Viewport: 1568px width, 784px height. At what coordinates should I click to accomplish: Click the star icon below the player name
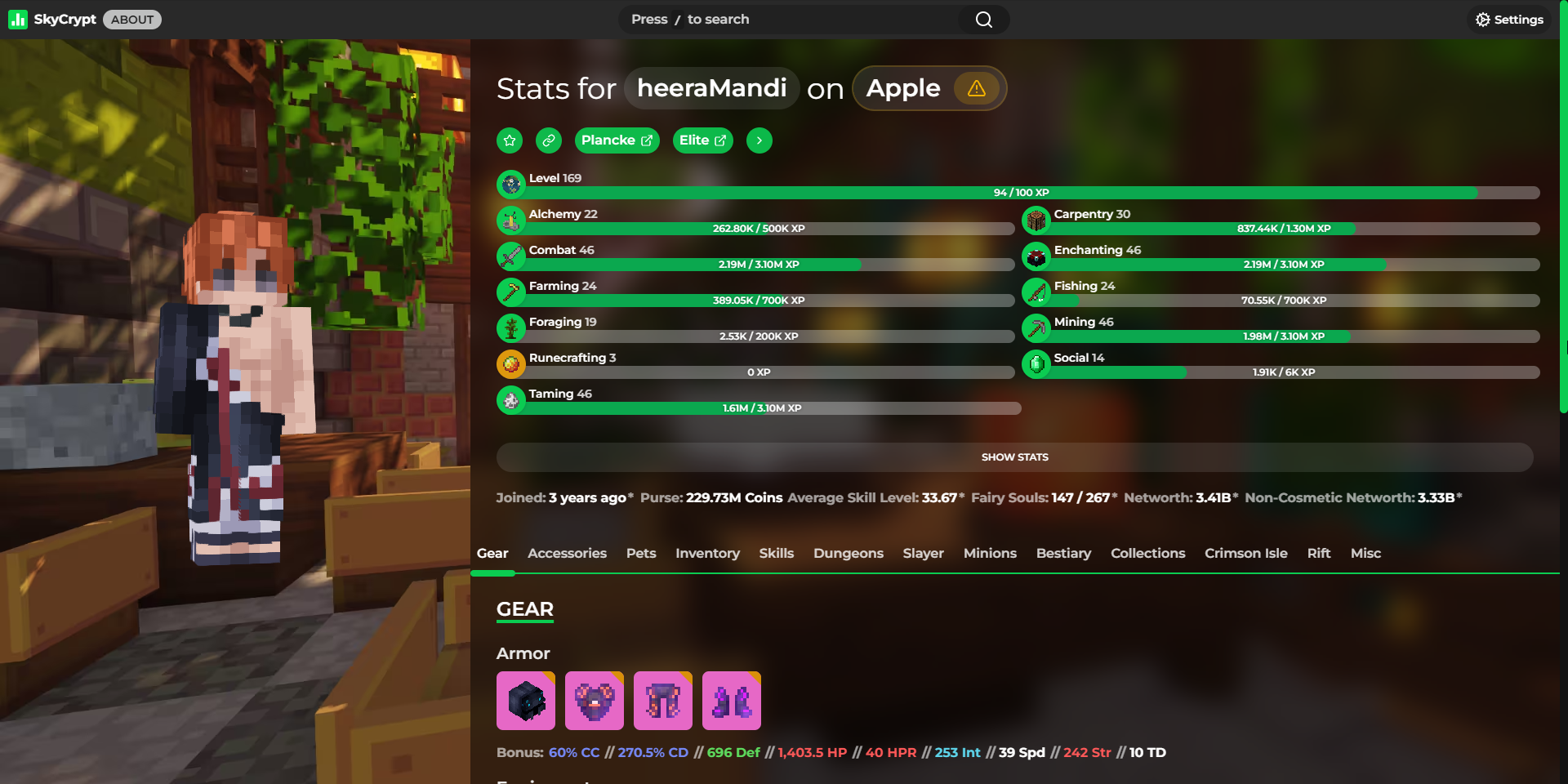[x=509, y=140]
